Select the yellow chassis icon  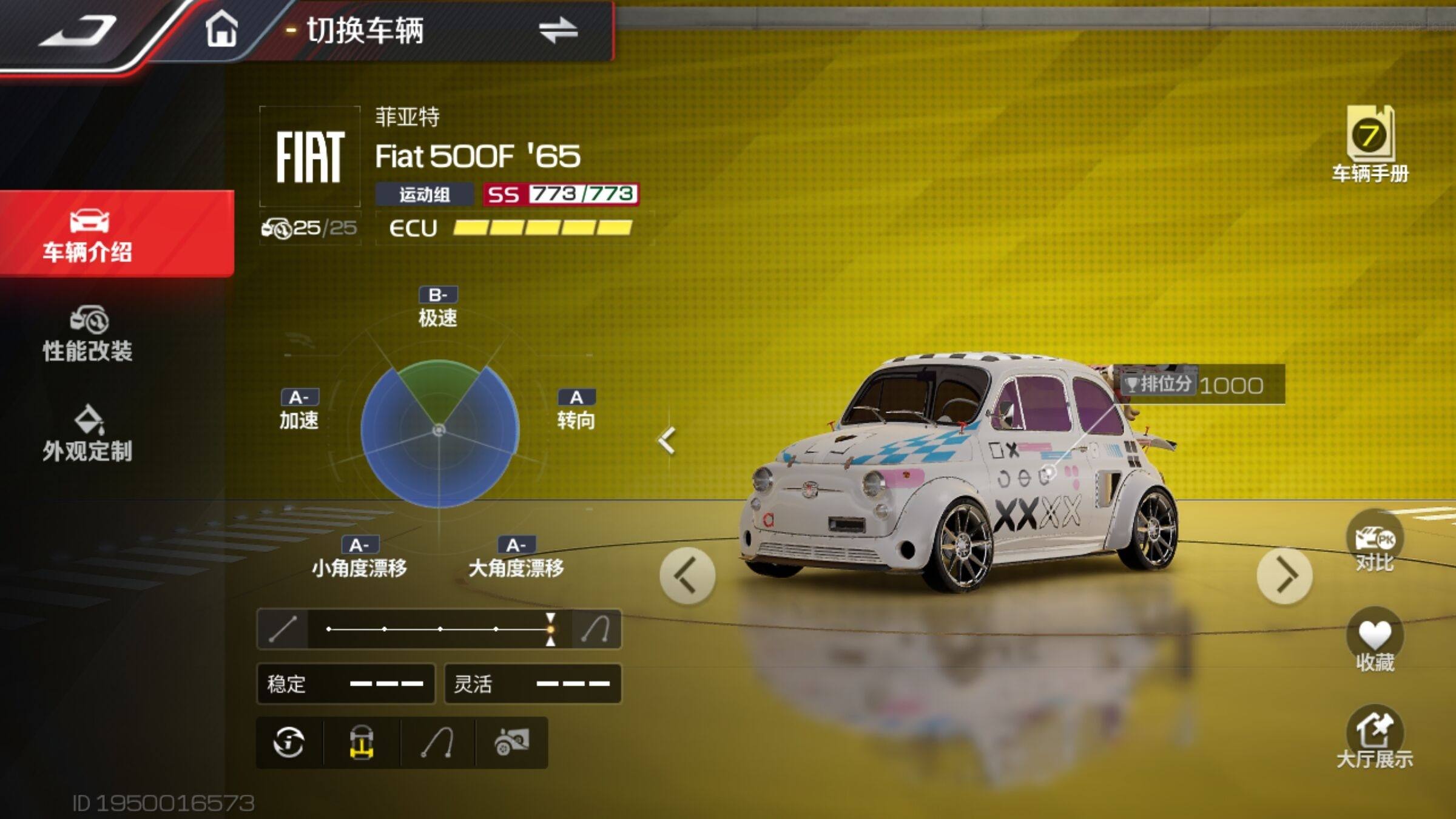click(362, 743)
